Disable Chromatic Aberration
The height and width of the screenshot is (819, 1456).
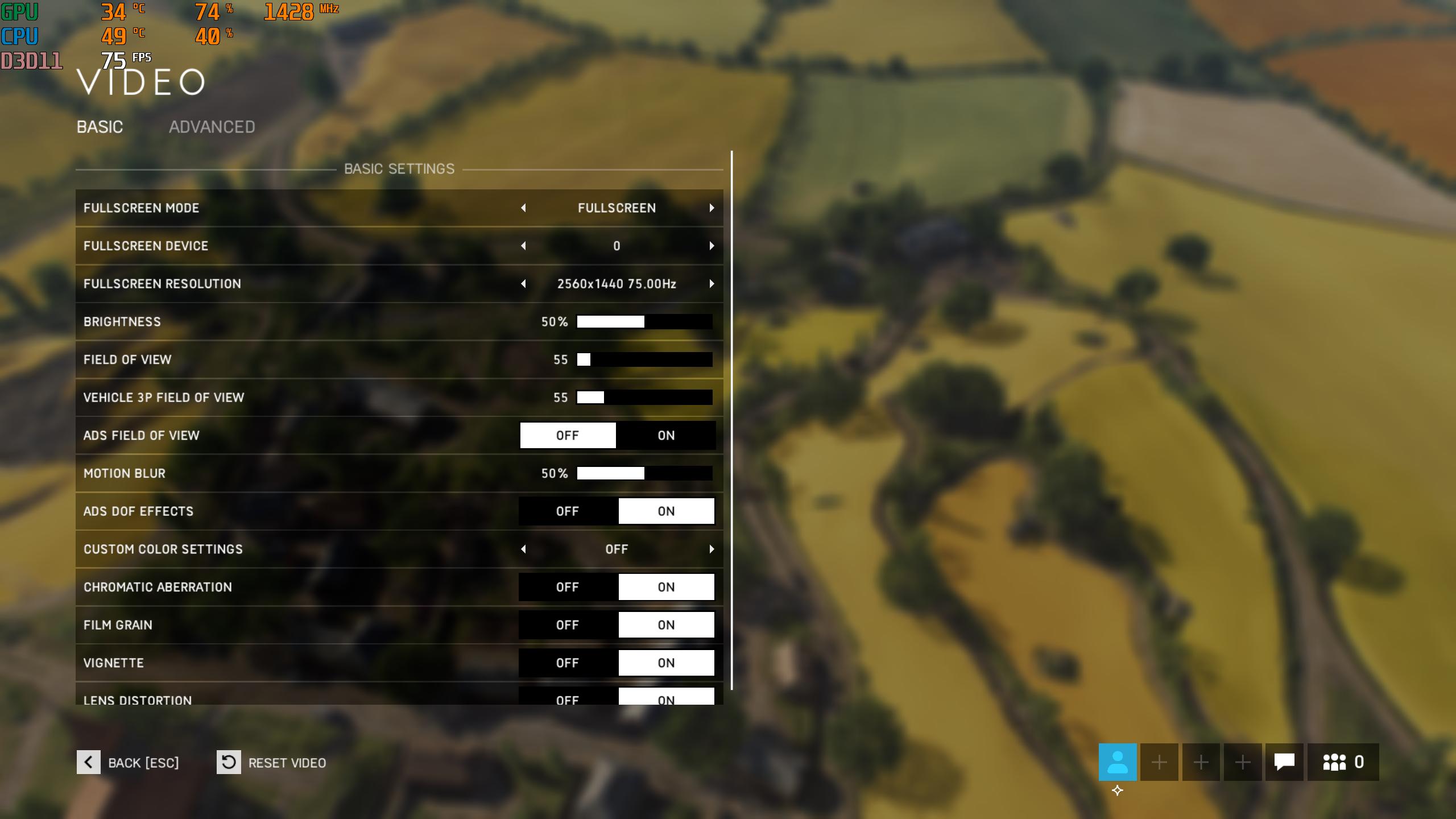568,588
